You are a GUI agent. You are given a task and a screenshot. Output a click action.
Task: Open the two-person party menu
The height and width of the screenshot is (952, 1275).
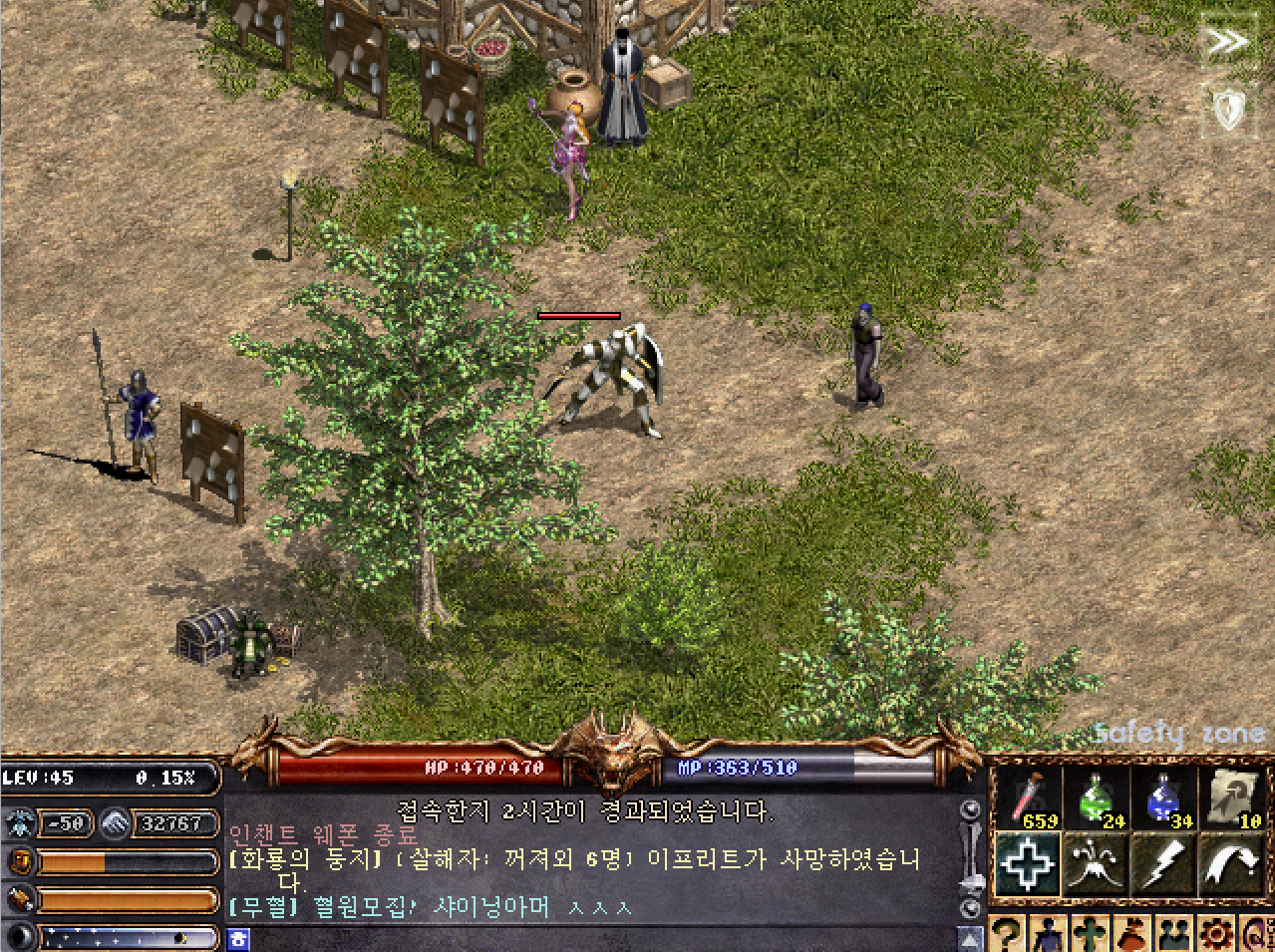coord(1173,935)
